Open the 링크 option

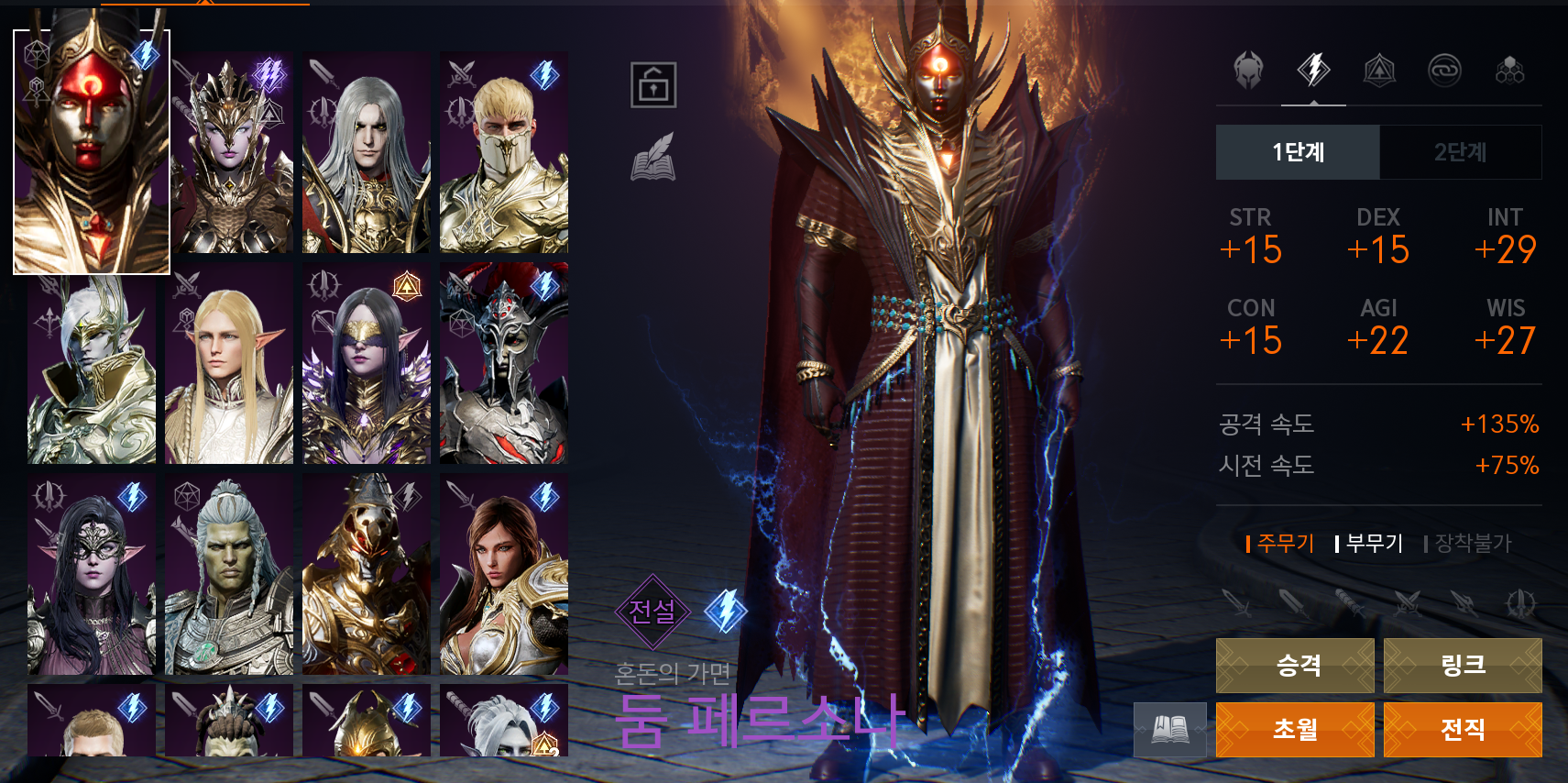coord(1462,665)
